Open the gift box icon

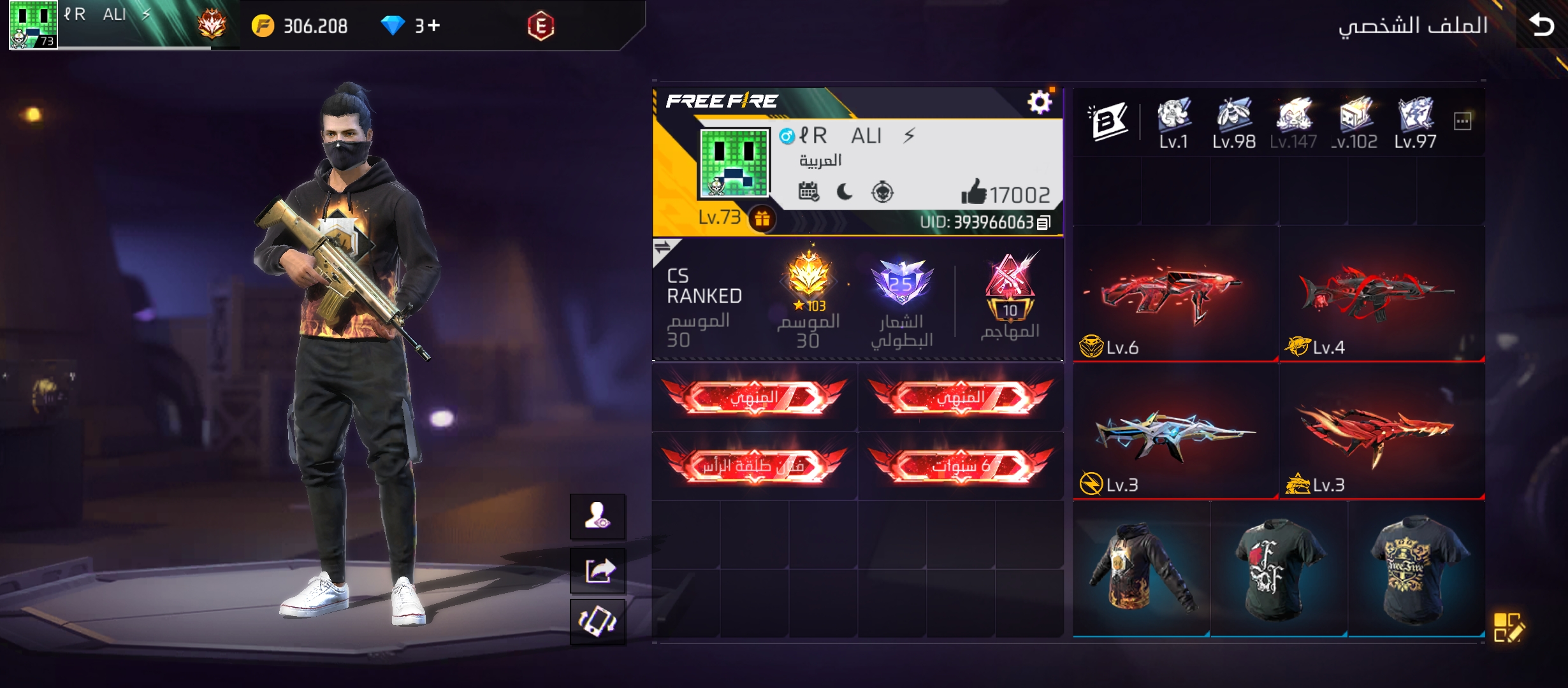coord(762,219)
